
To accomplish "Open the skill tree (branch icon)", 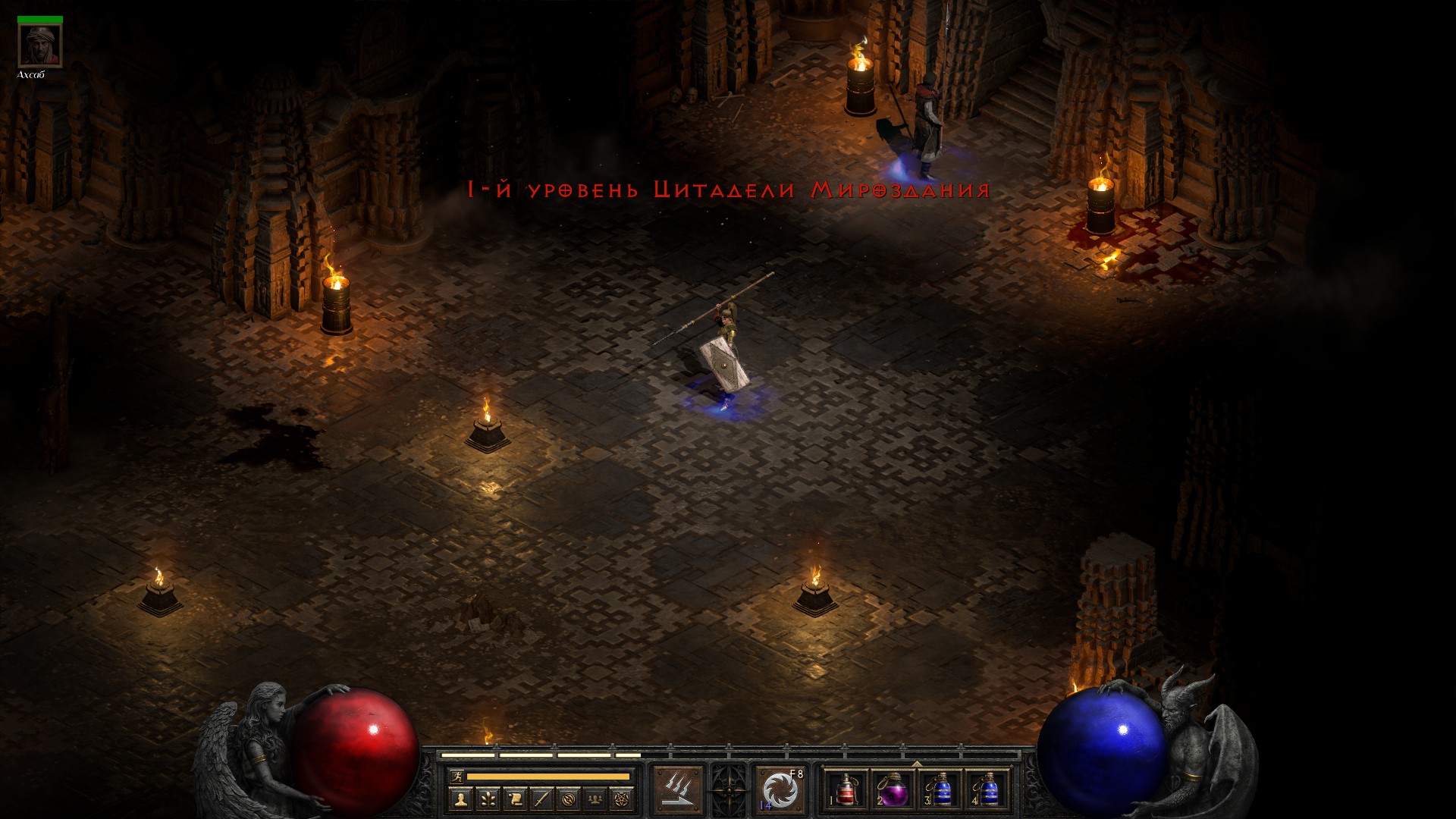I will pos(487,799).
